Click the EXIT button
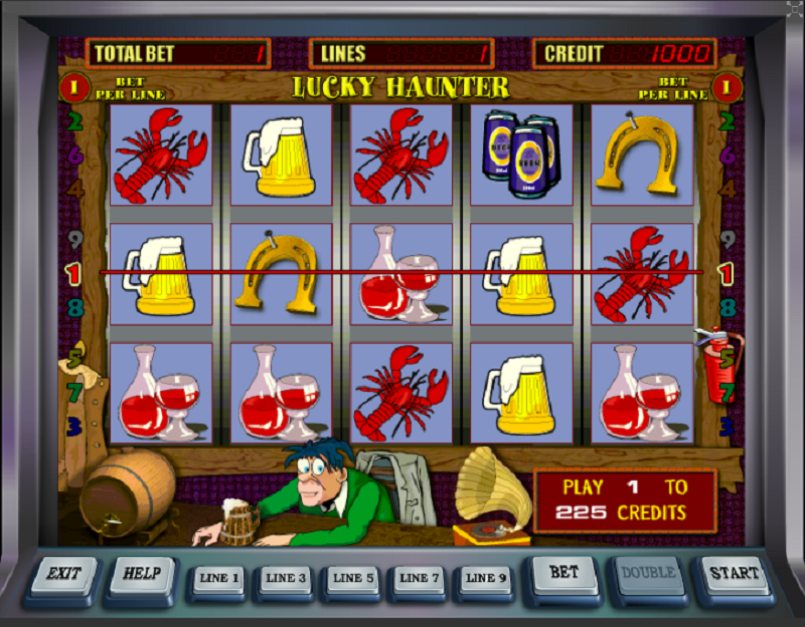 point(63,575)
